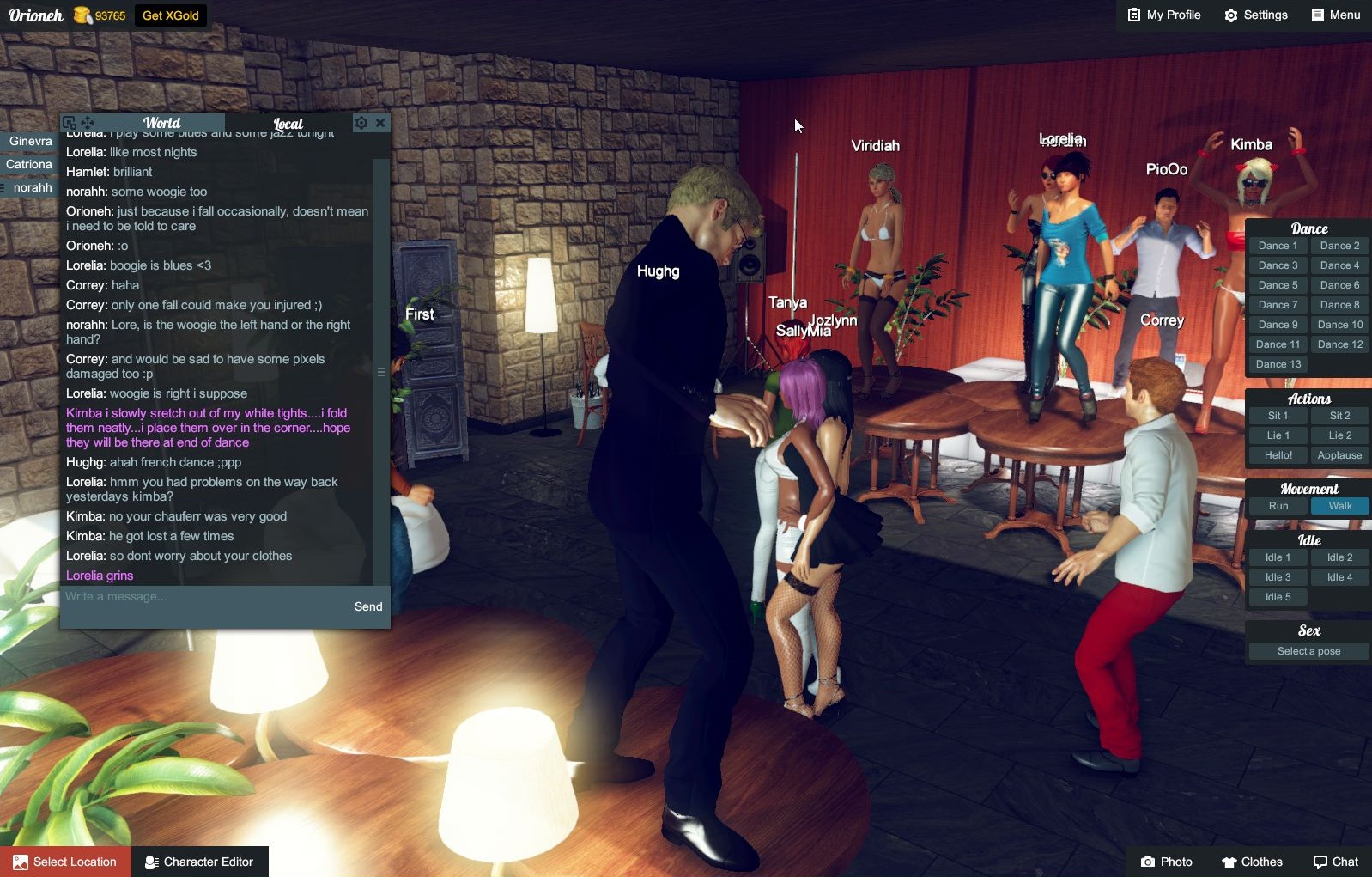The width and height of the screenshot is (1372, 877).
Task: Switch to the Local chat tab
Action: coord(287,123)
